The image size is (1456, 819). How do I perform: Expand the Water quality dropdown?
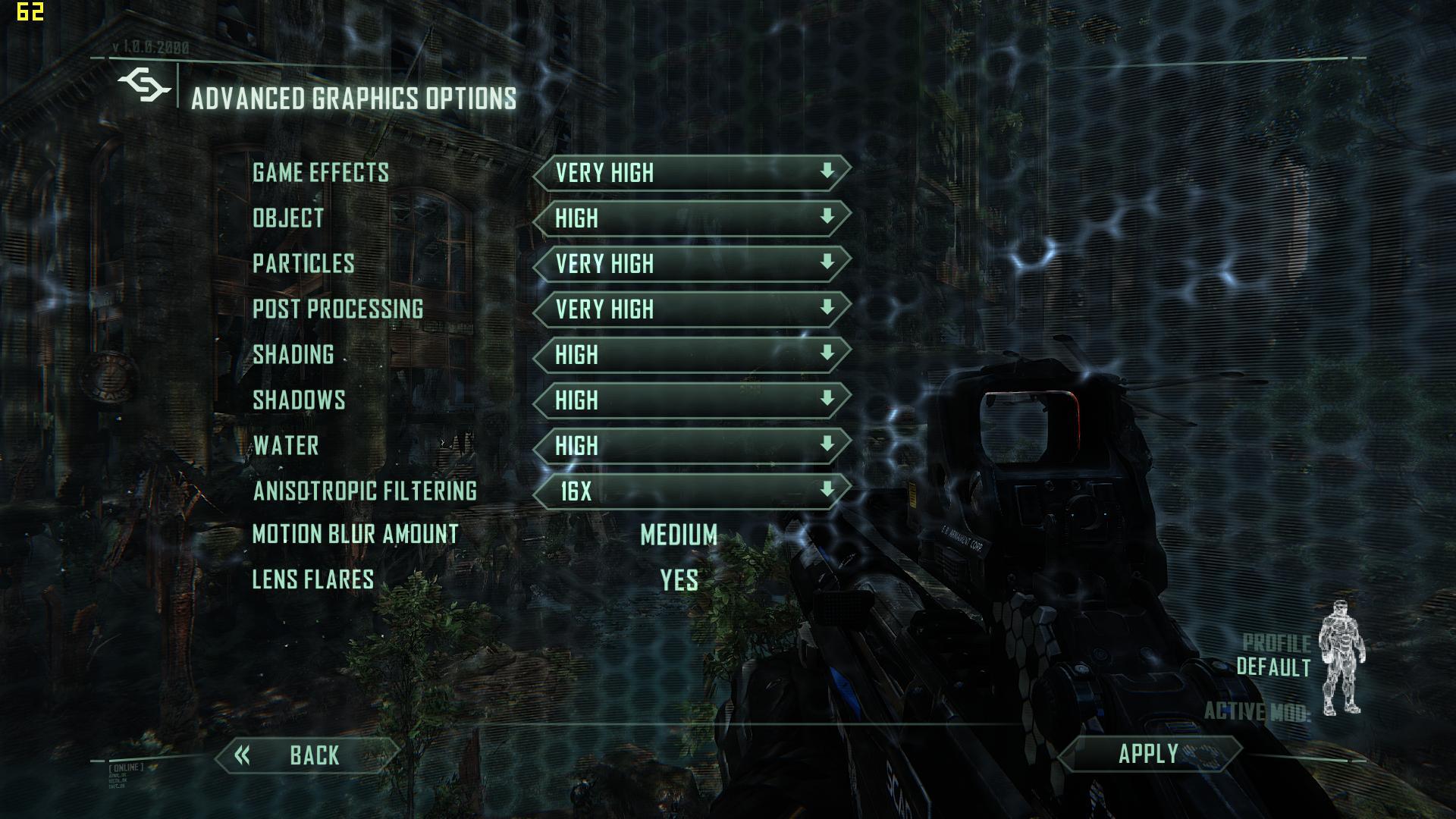691,446
